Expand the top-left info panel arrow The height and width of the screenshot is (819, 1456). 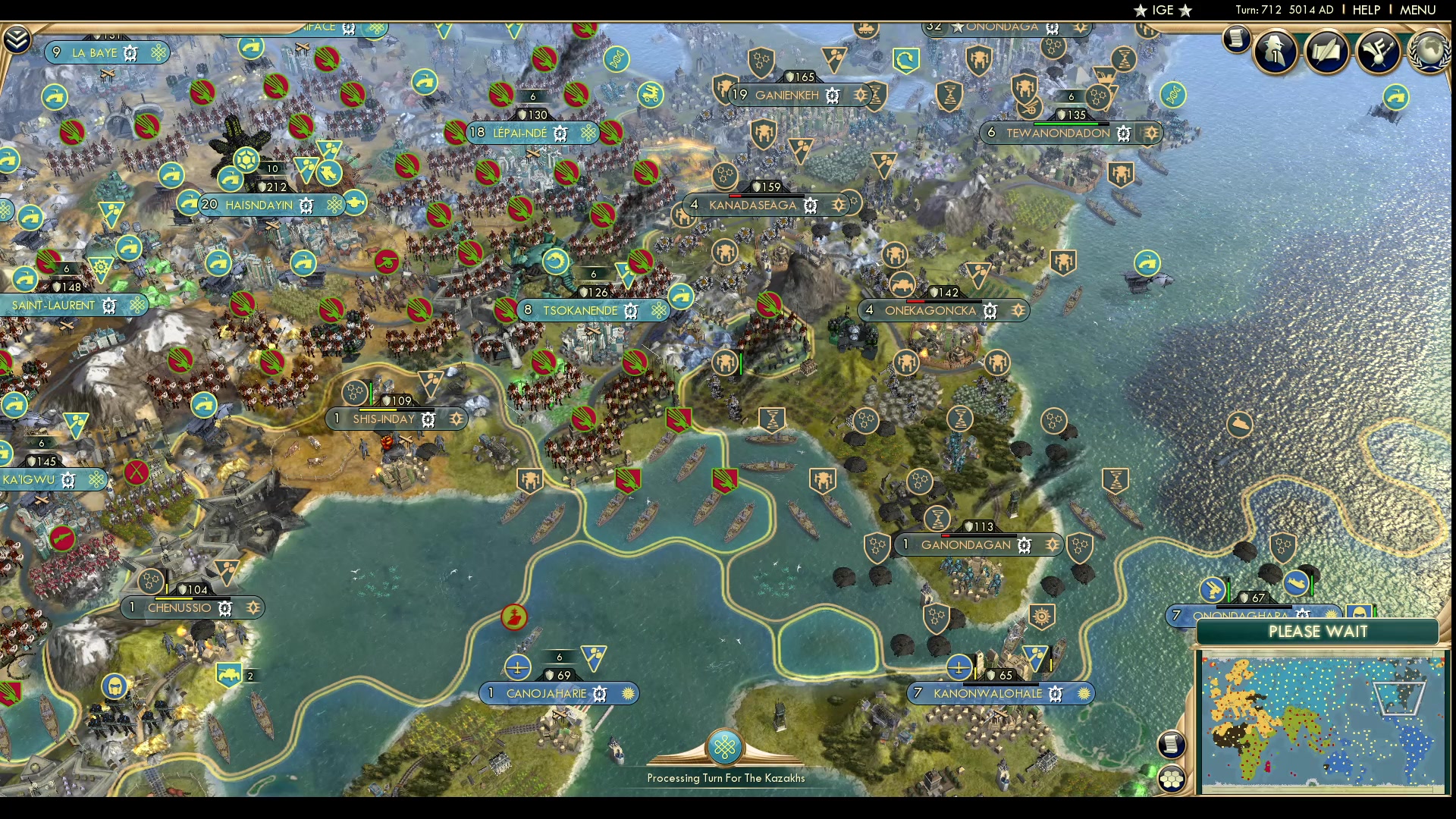pyautogui.click(x=16, y=39)
